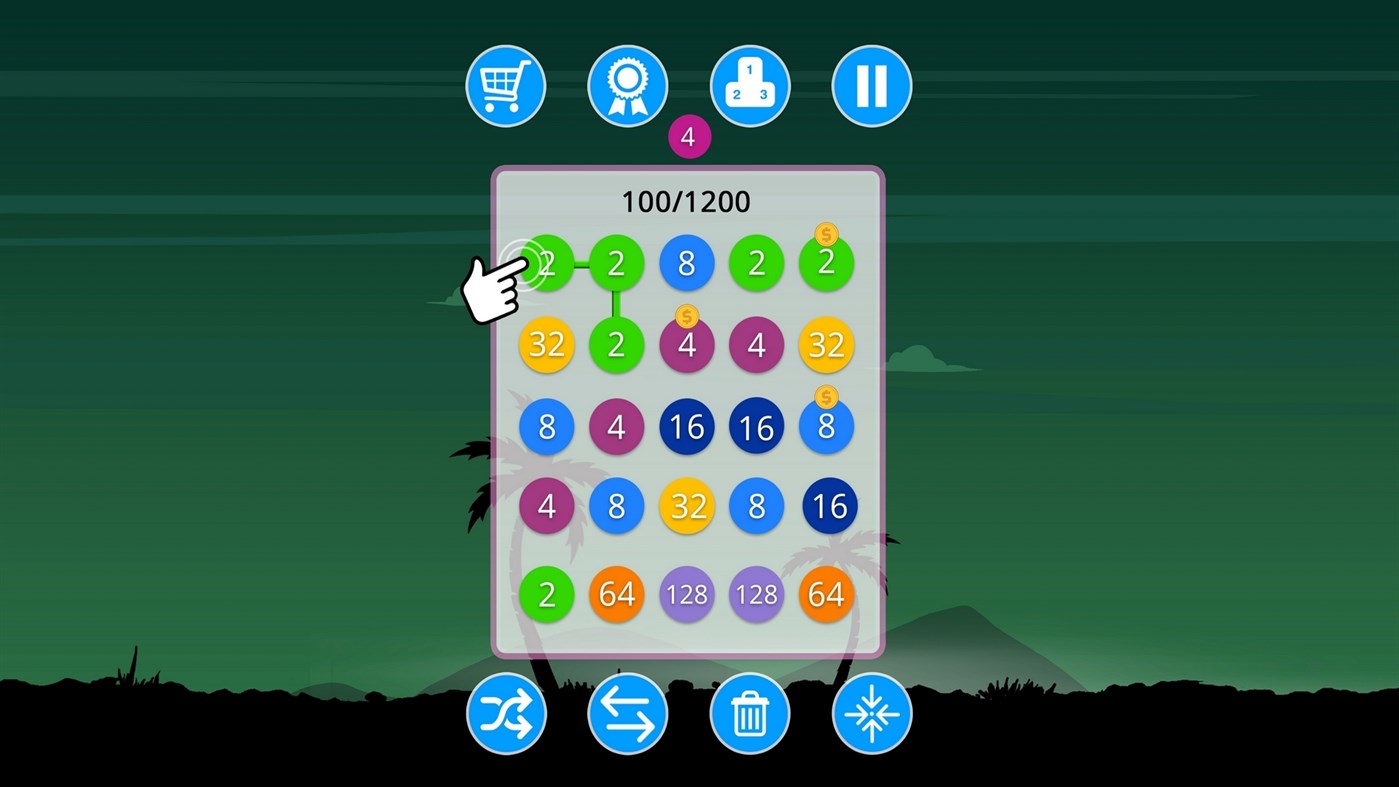Select the highlighted 2 ball under the hand cursor
Viewport: 1399px width, 787px height.
coord(546,264)
